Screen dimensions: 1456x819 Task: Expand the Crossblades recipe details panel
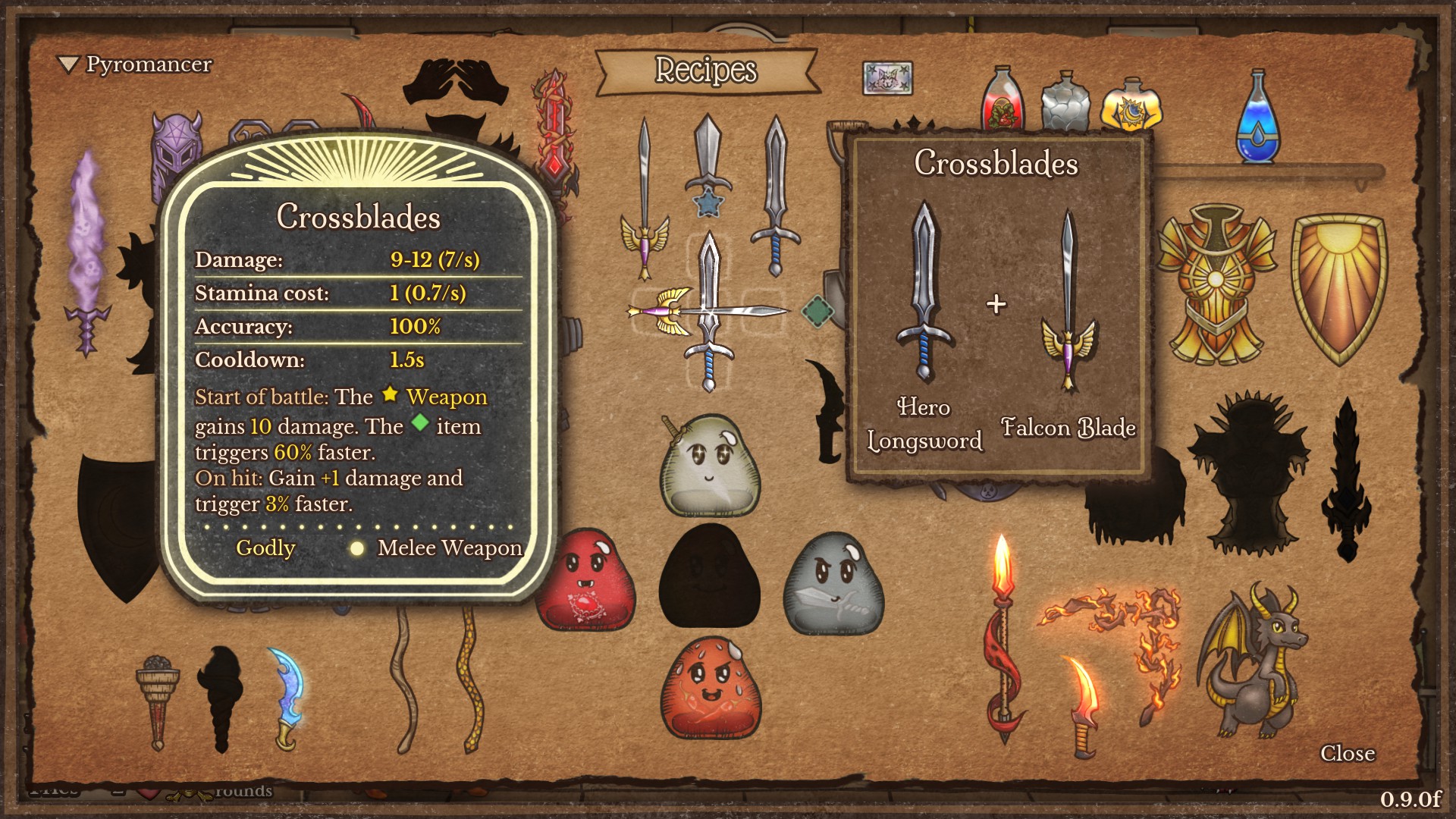coord(997,163)
